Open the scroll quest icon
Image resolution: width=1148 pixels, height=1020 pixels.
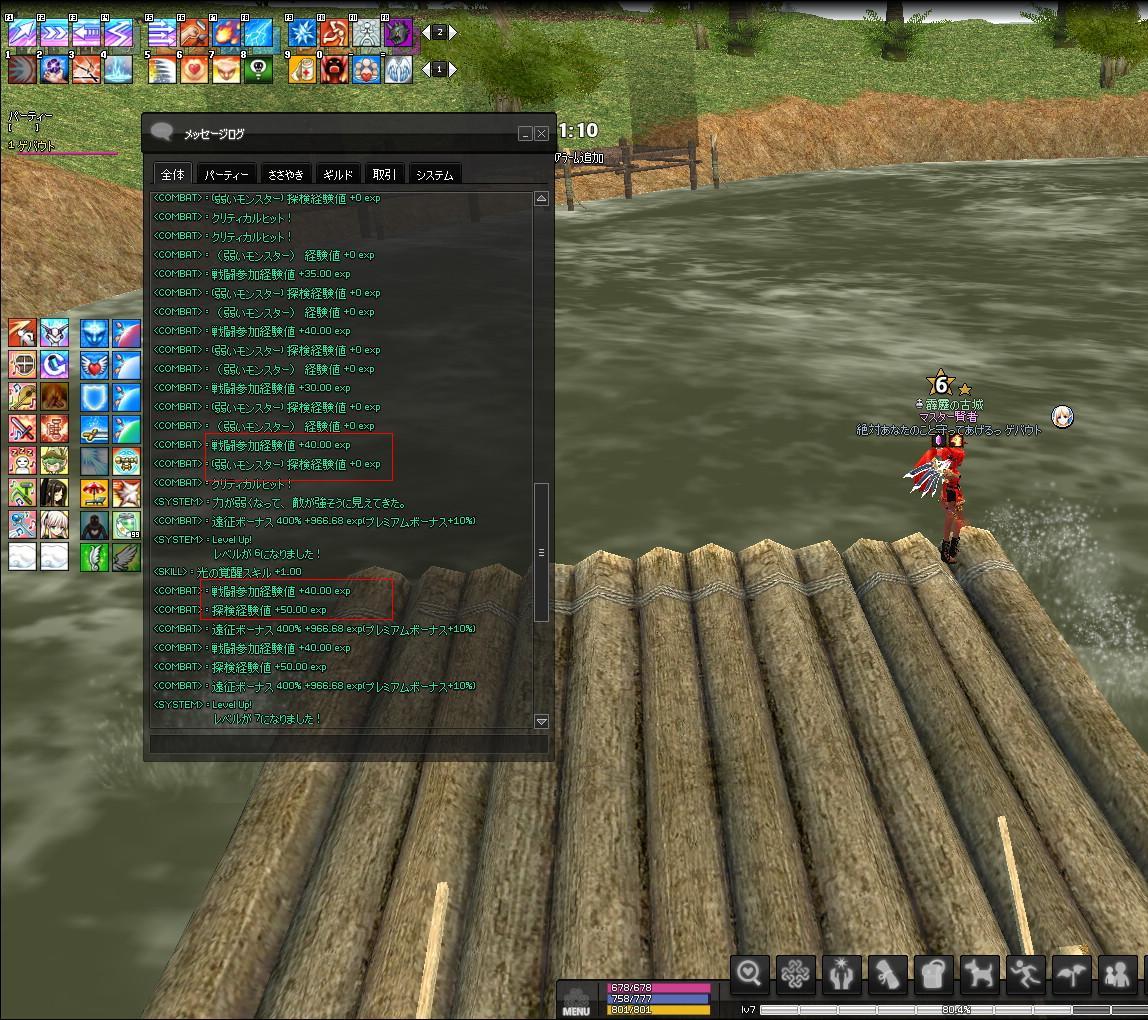click(887, 972)
